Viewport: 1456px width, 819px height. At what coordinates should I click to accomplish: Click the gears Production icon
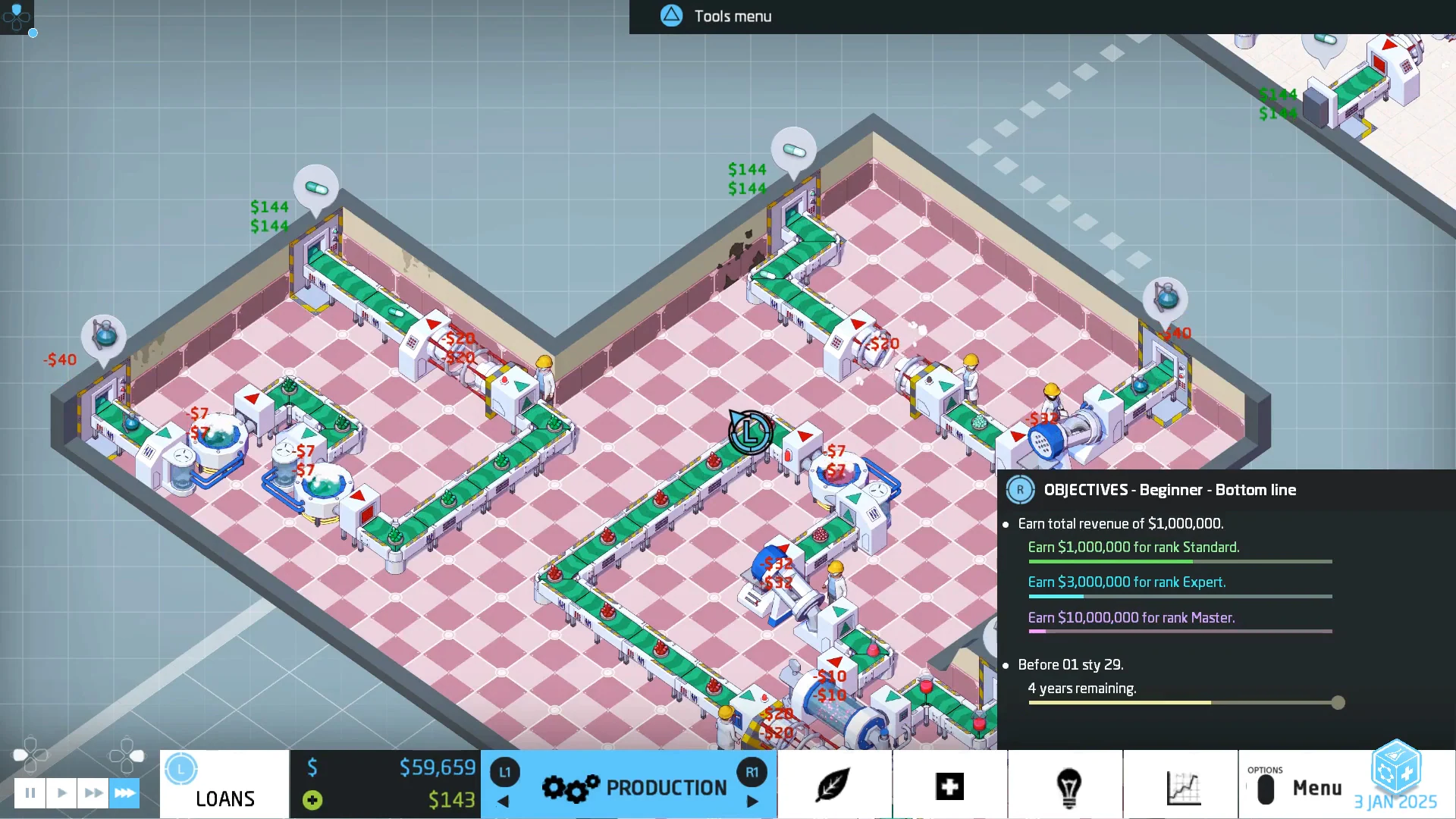(570, 787)
